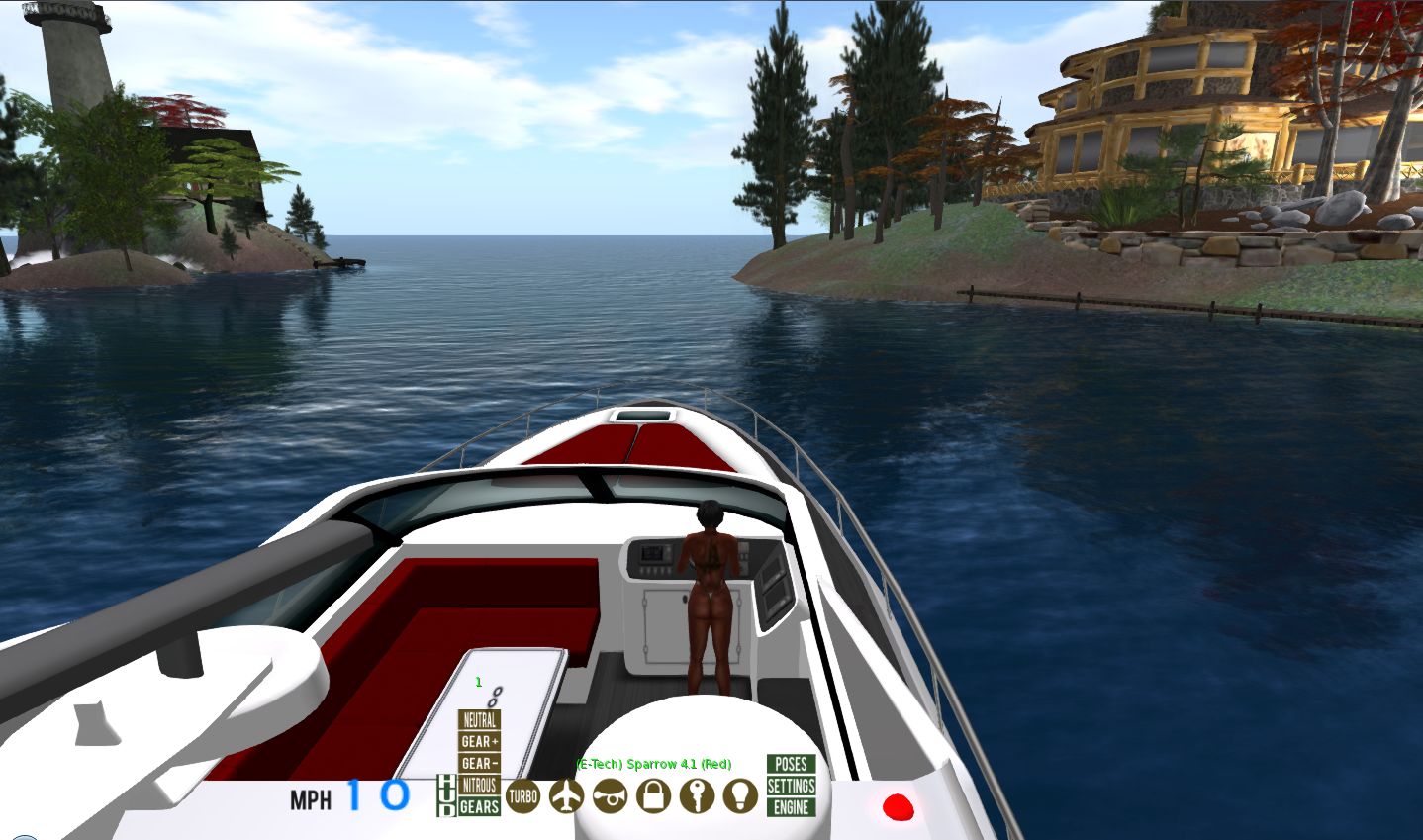Viewport: 1423px width, 840px height.
Task: Toggle the Engine button
Action: (x=792, y=807)
